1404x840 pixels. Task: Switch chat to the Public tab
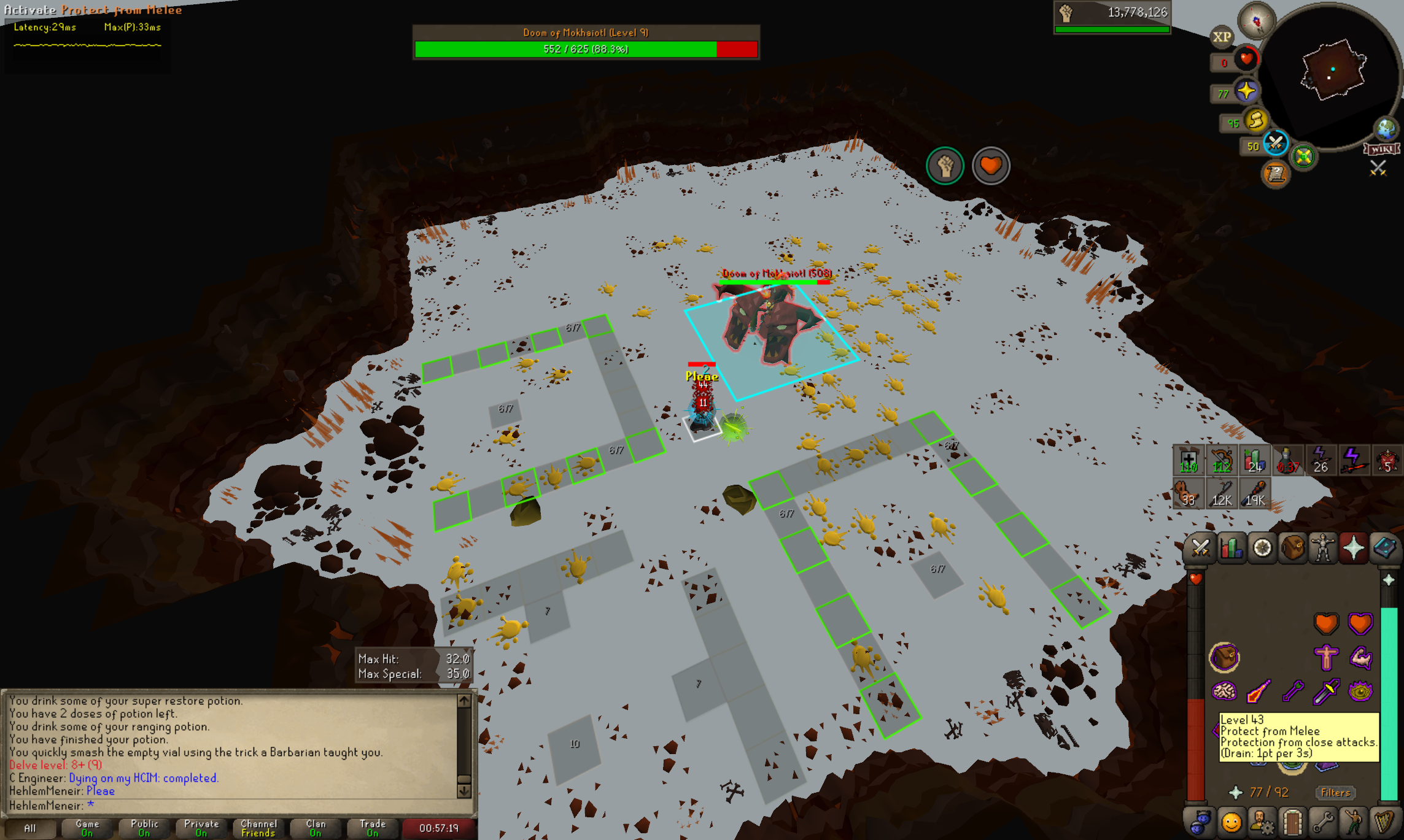click(144, 828)
